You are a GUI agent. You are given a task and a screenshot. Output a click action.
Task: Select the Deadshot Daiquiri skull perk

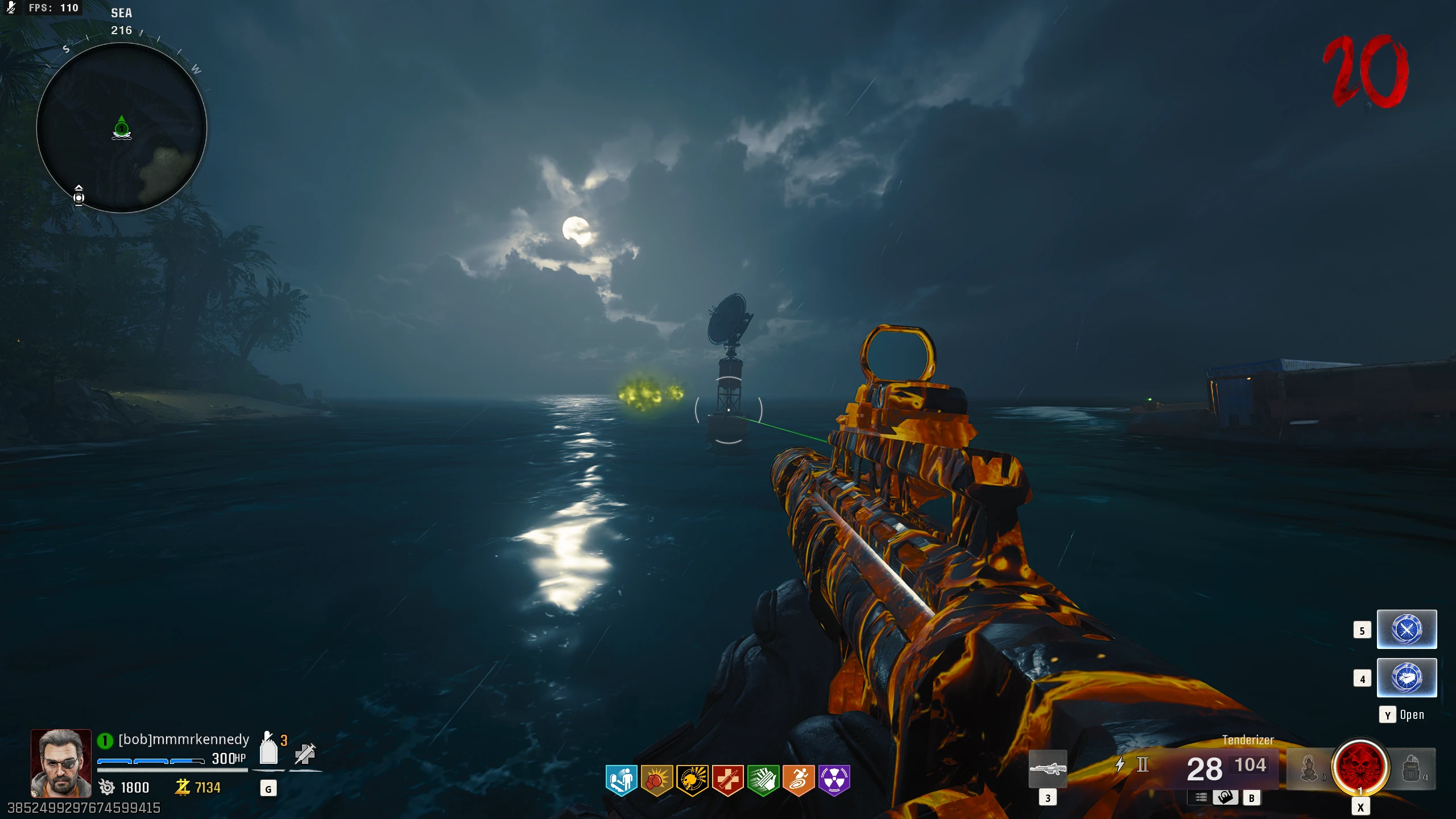coord(692,779)
